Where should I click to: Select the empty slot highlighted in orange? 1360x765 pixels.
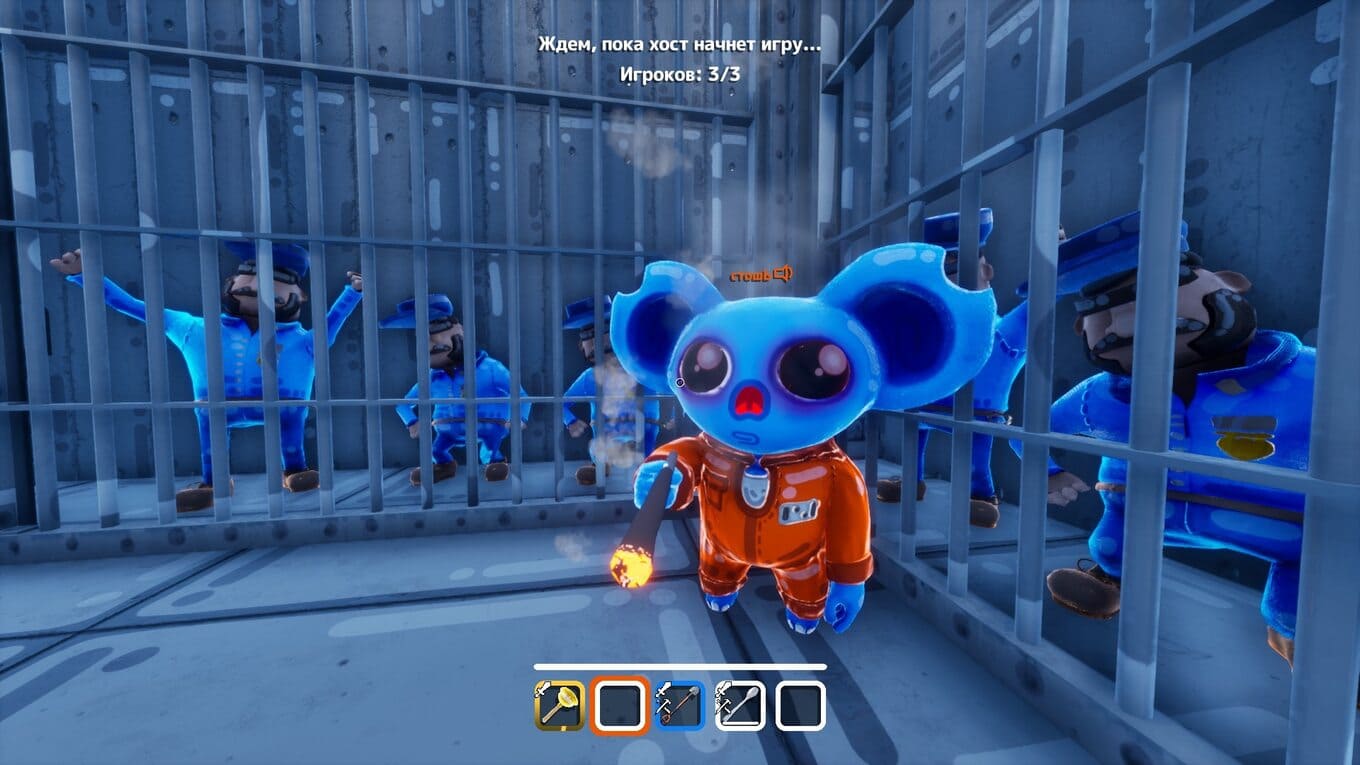point(619,706)
